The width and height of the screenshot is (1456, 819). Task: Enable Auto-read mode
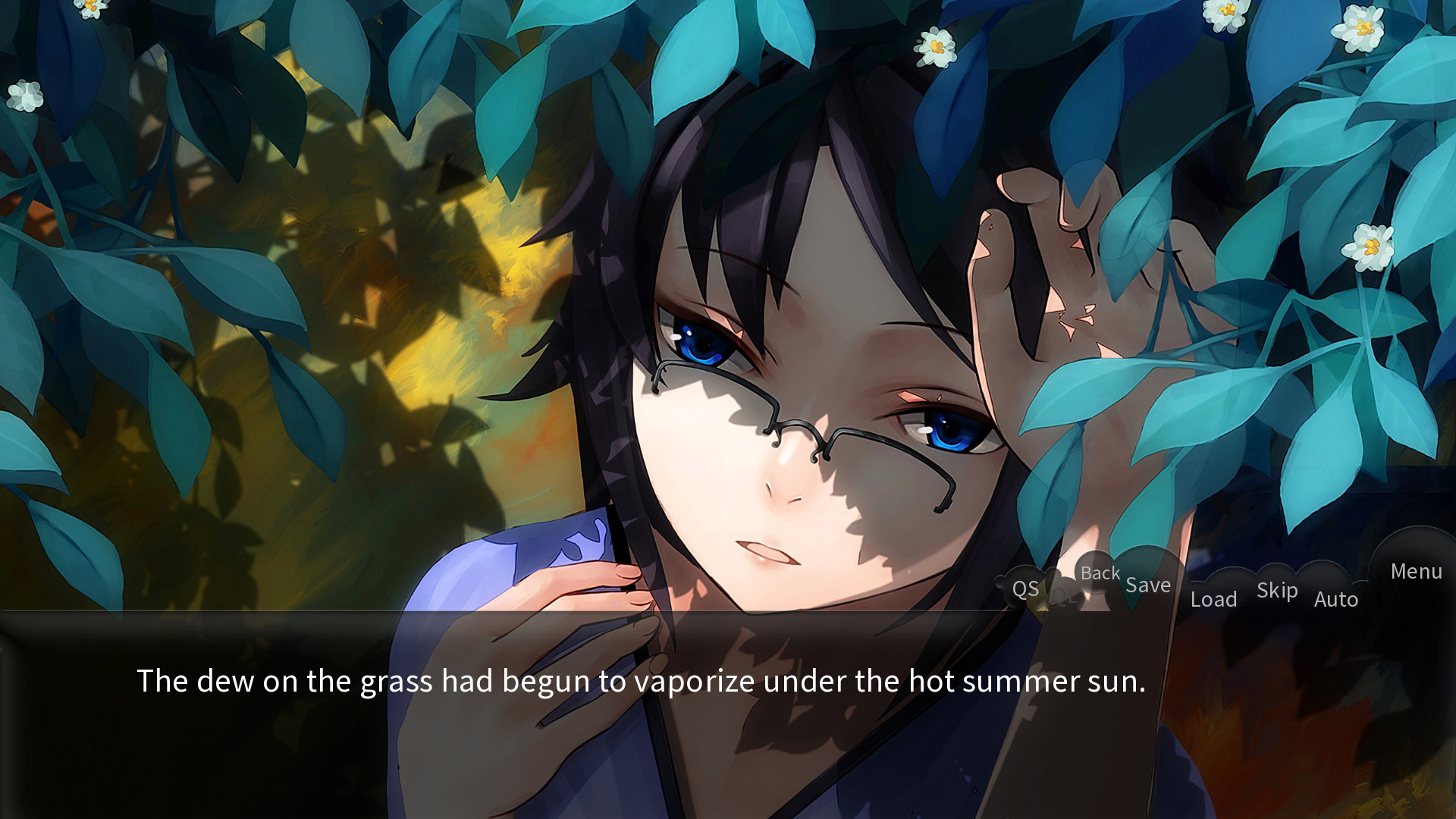click(x=1337, y=599)
